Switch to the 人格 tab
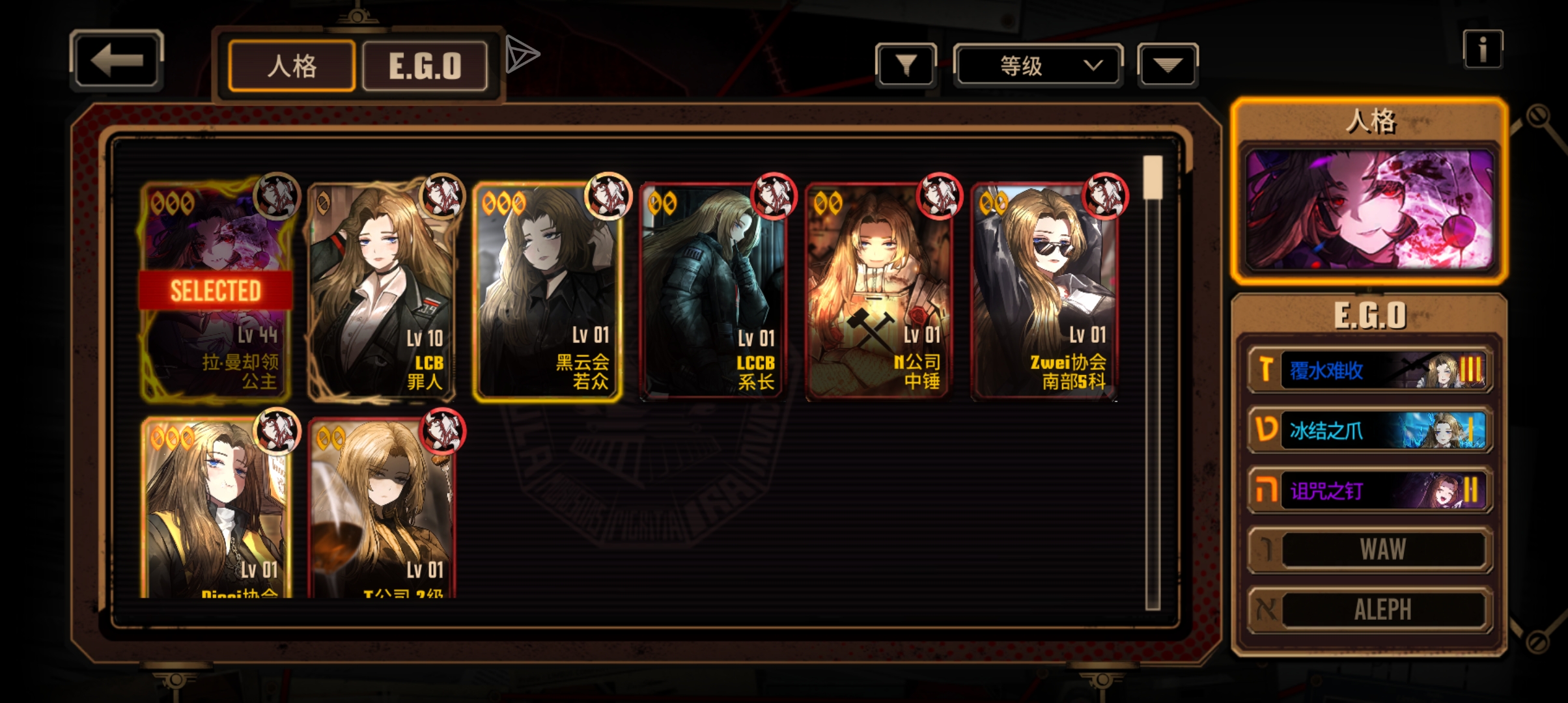This screenshot has width=1568, height=703. 292,66
